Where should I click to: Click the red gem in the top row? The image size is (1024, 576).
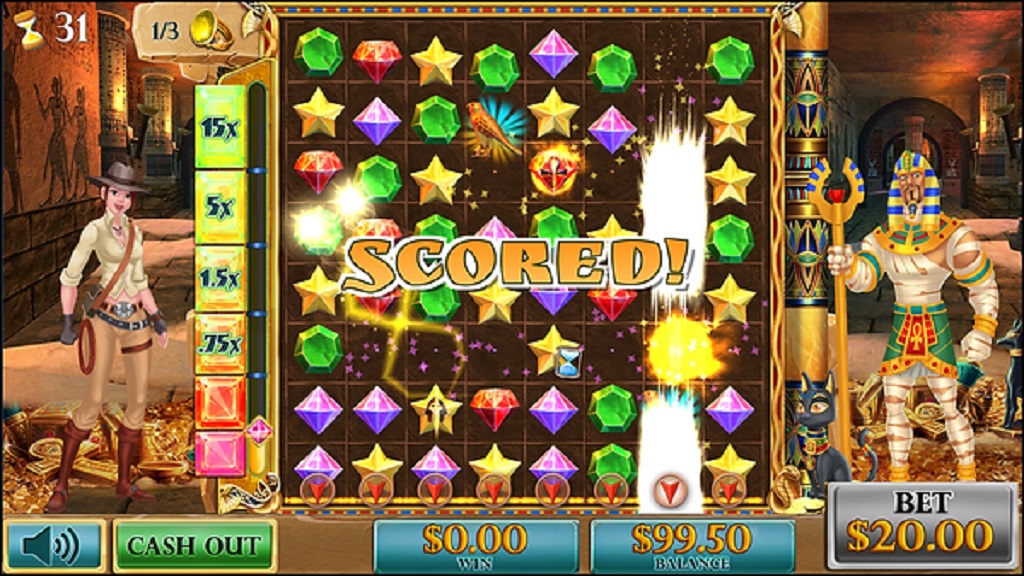coord(377,58)
